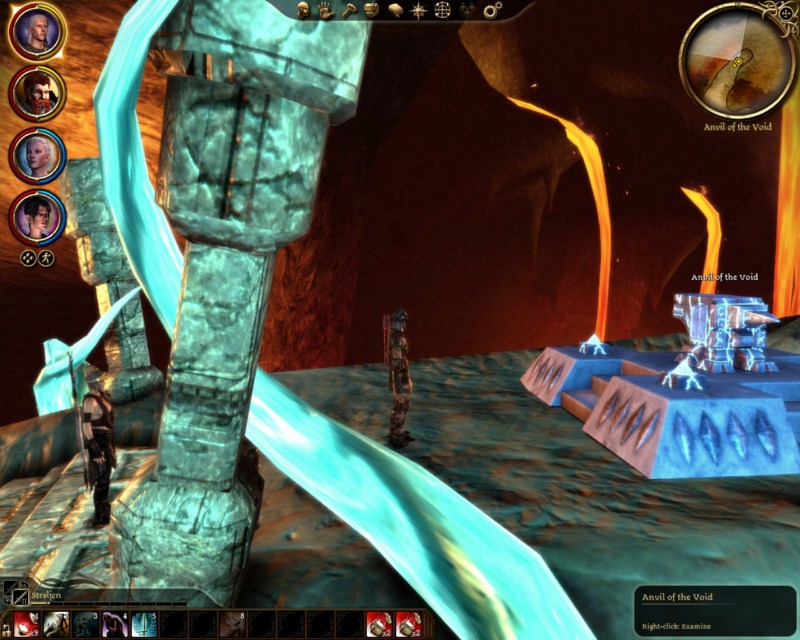
Task: Open the journal book icon
Action: coord(394,9)
